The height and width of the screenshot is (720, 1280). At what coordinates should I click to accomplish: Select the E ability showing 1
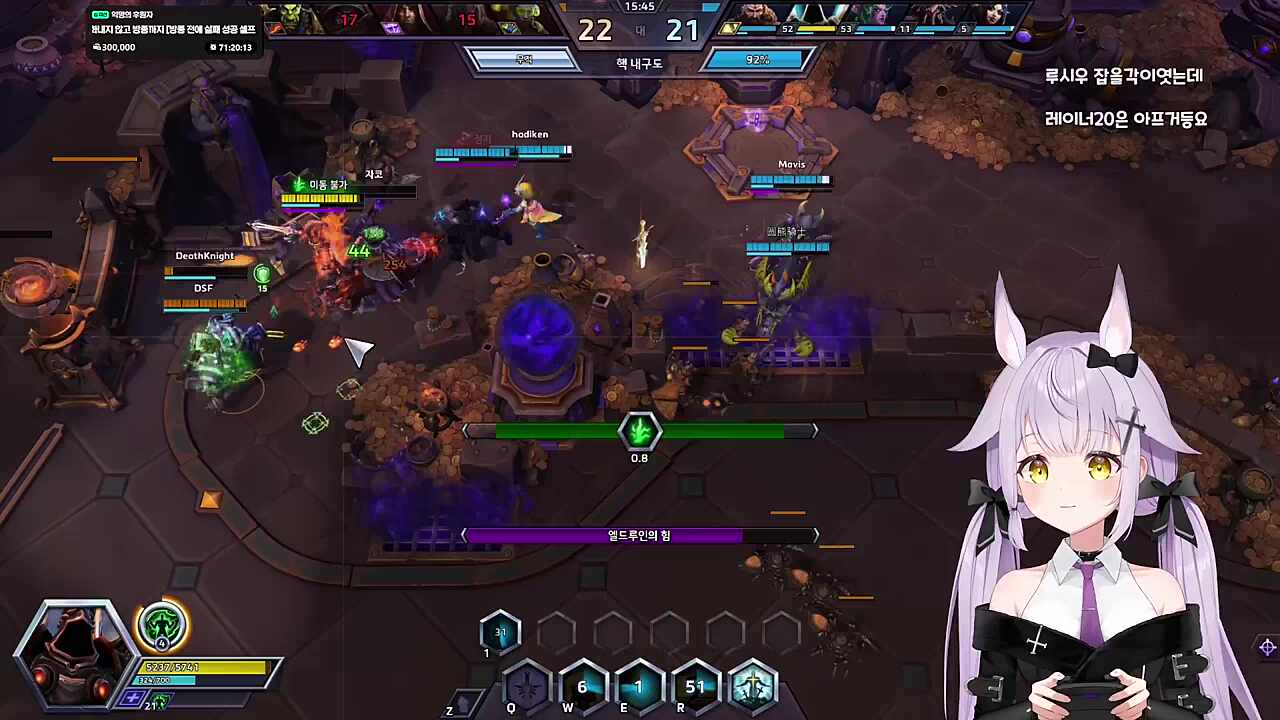pos(639,687)
